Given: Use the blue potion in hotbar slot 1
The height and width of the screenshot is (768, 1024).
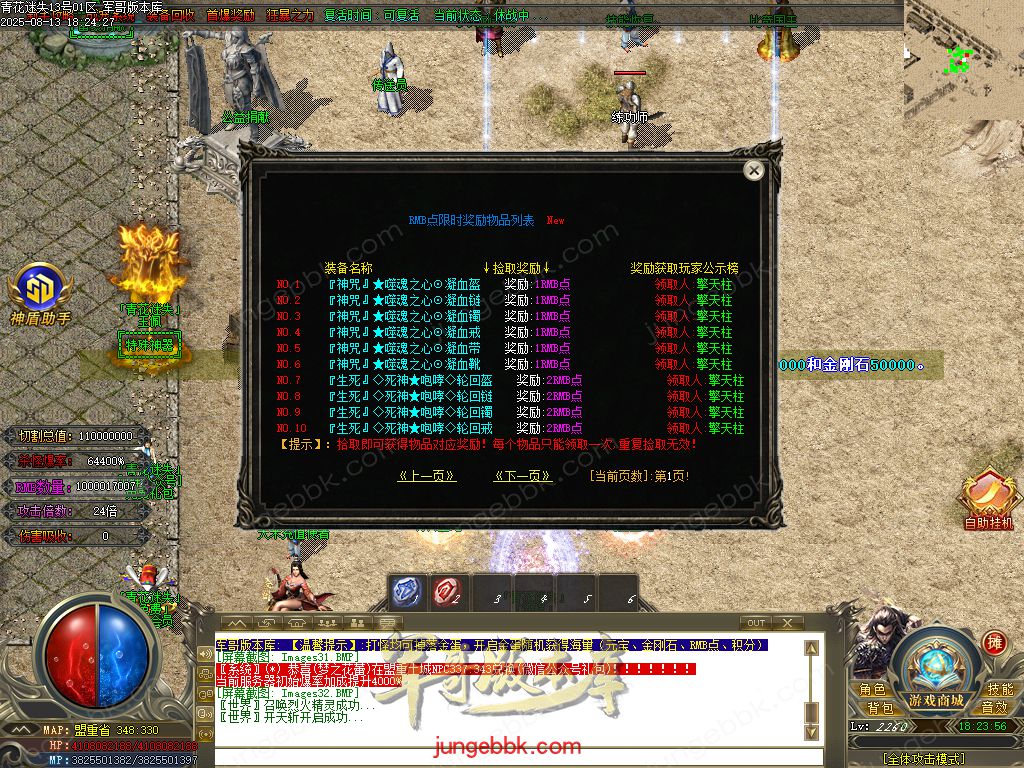Looking at the screenshot, I should pos(406,593).
